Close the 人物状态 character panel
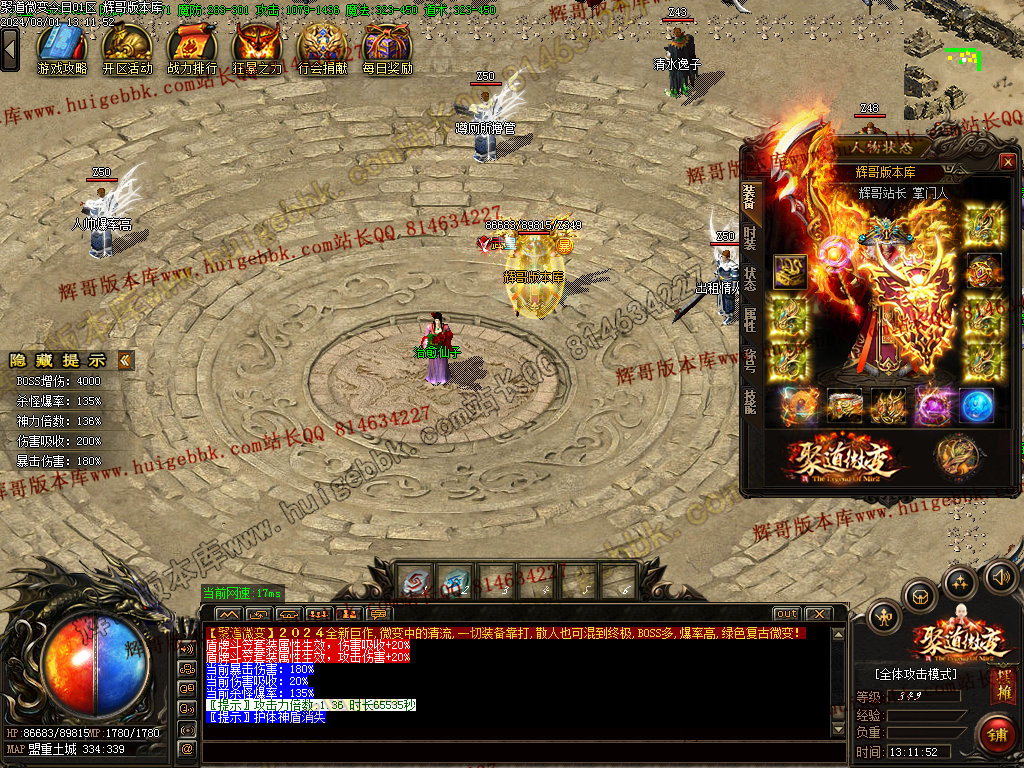1024x768 pixels. [1007, 161]
